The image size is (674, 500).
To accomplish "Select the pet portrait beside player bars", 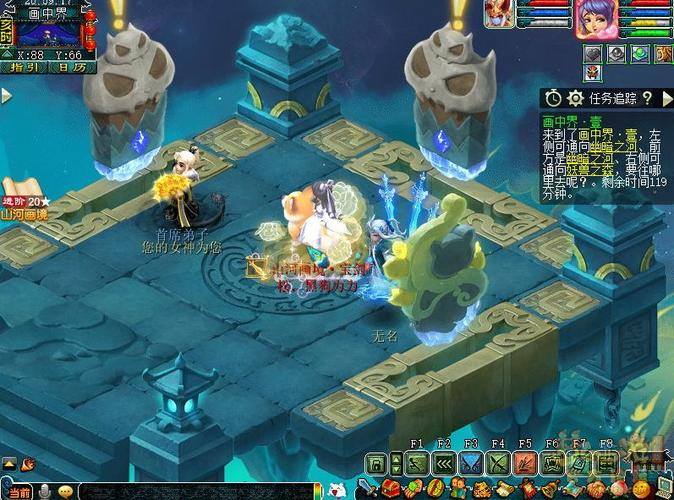I will (499, 14).
